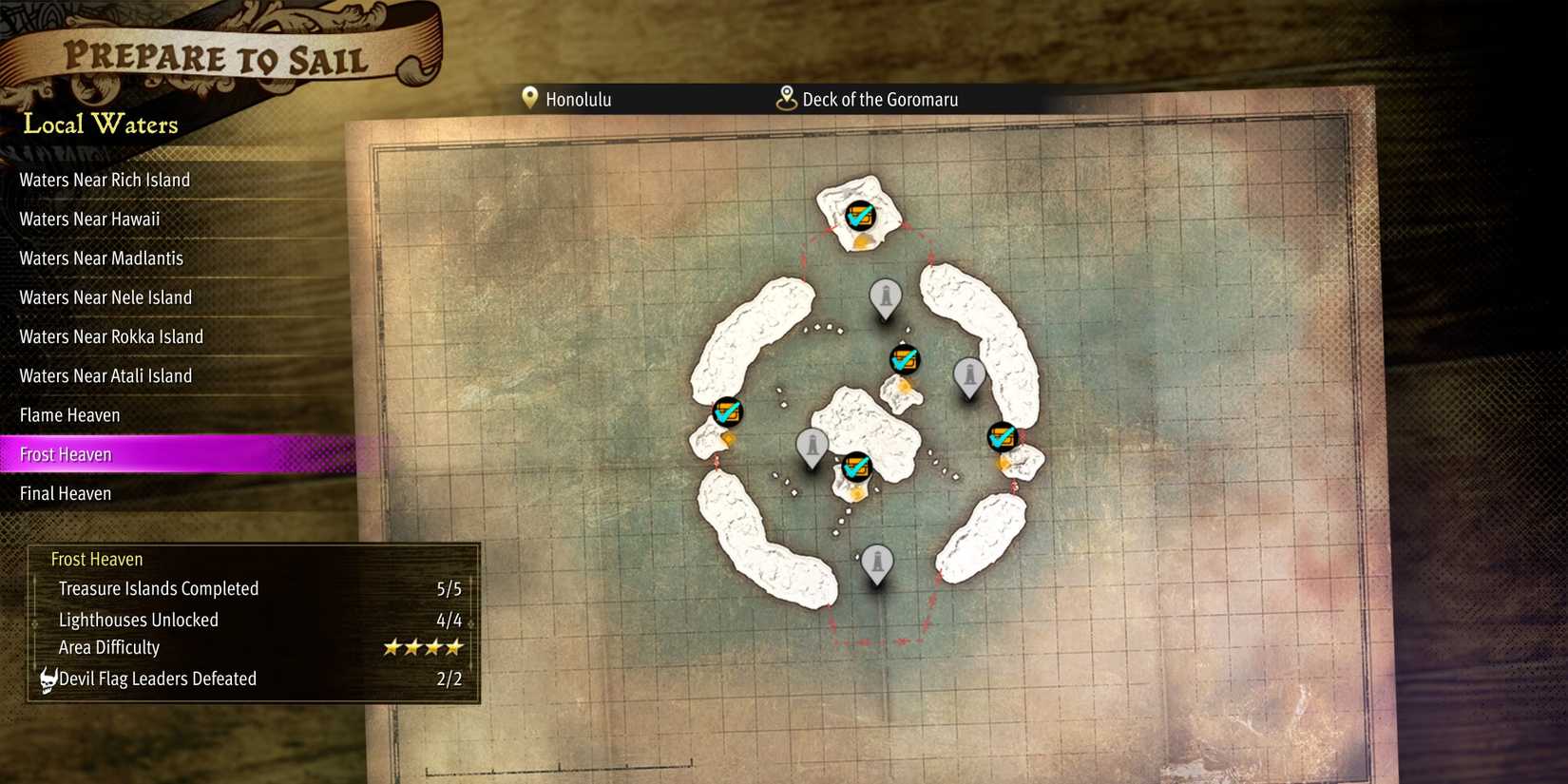Image resolution: width=1568 pixels, height=784 pixels.
Task: Switch to Waters Near Hawaii
Action: point(89,219)
